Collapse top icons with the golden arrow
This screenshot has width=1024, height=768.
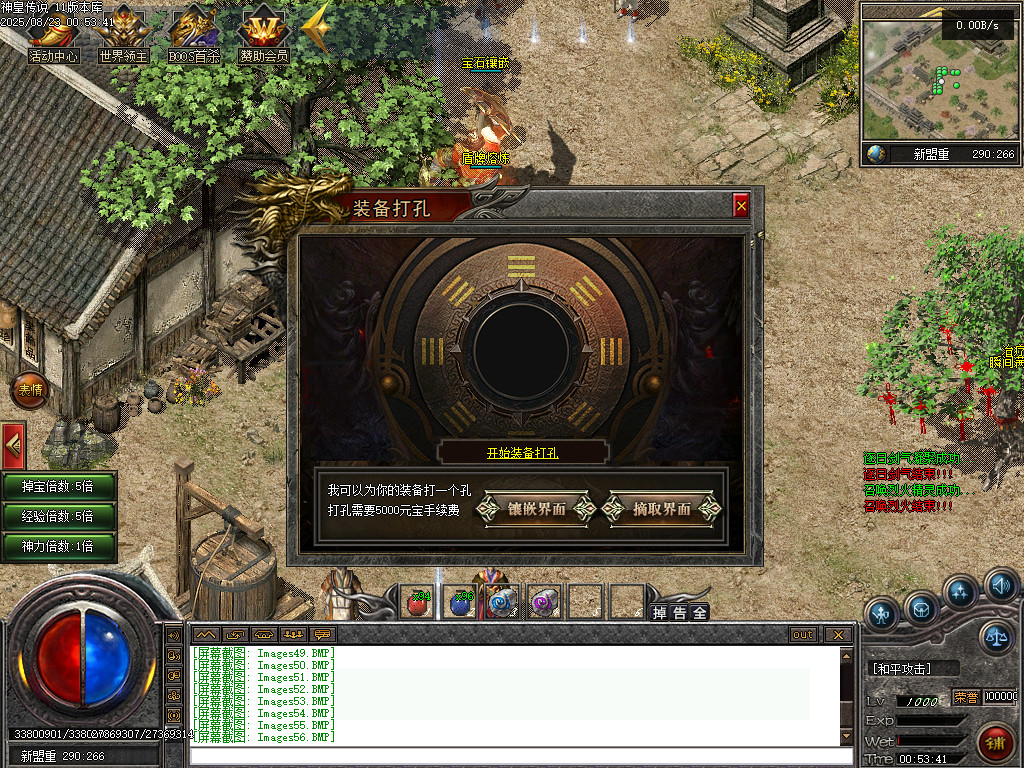(x=316, y=30)
